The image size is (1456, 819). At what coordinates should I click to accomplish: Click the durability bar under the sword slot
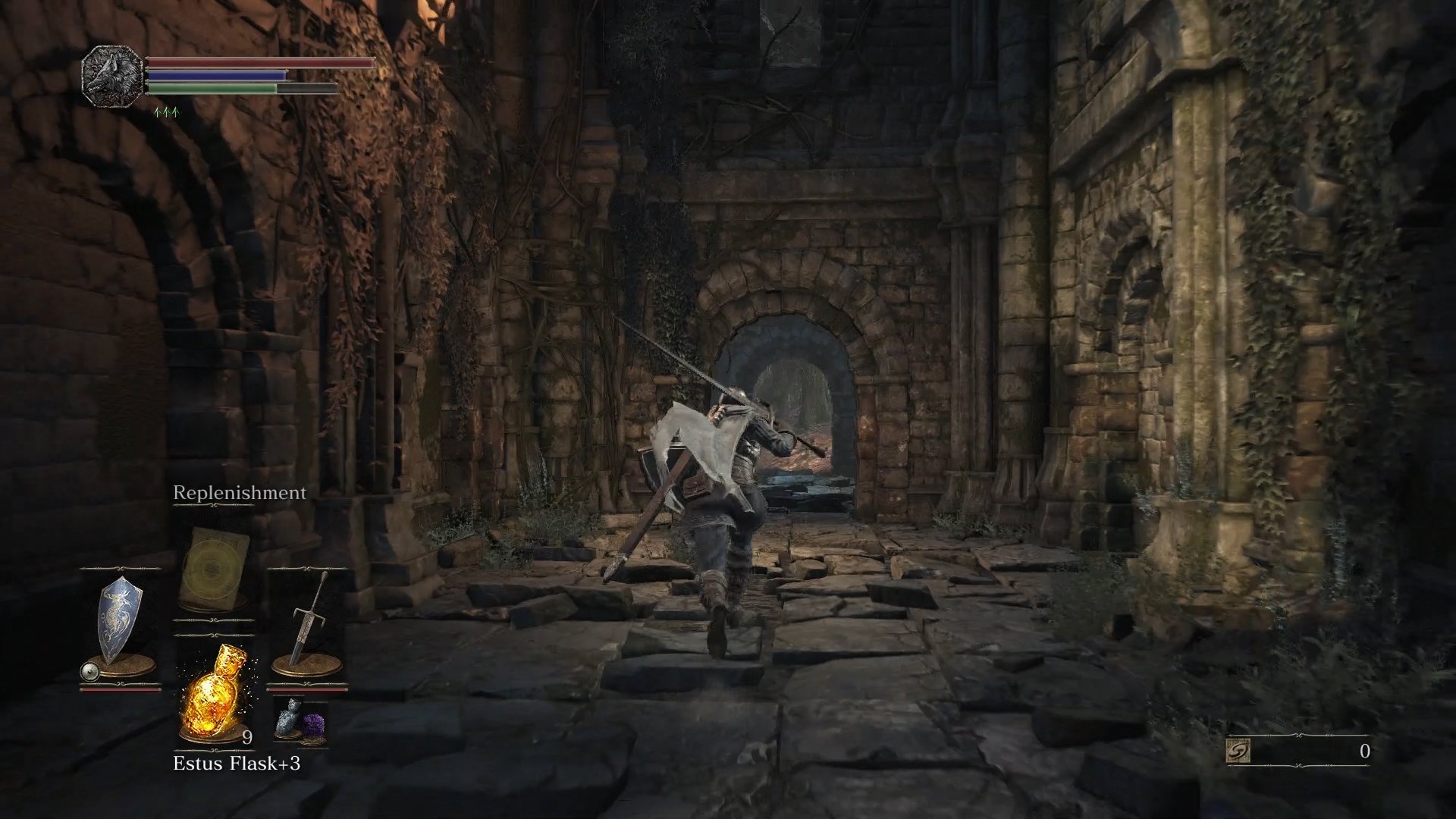coord(307,689)
